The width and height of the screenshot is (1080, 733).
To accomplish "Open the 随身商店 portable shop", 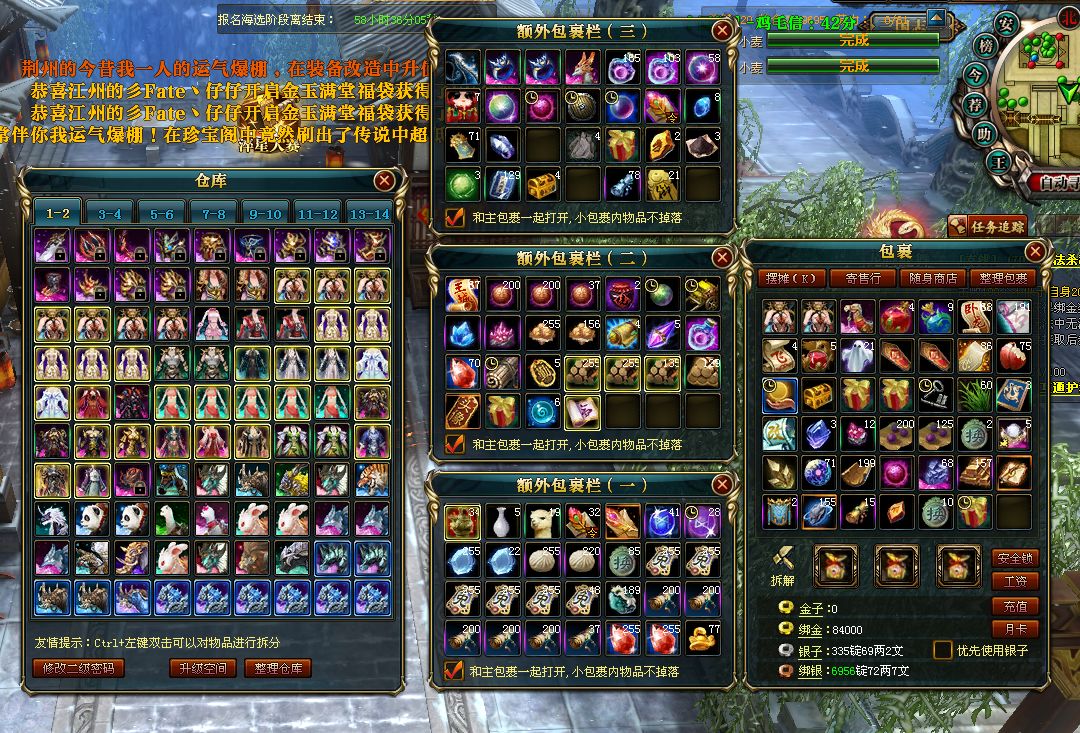I will click(x=932, y=278).
